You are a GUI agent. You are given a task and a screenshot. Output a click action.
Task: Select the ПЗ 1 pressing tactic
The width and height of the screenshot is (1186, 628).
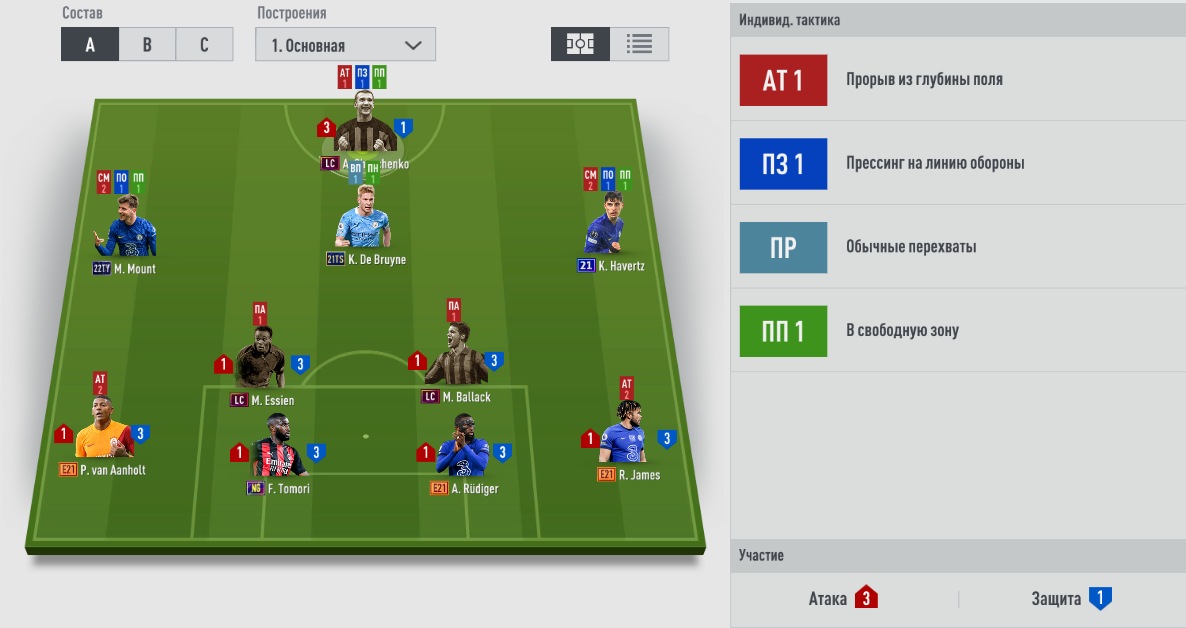tap(783, 164)
